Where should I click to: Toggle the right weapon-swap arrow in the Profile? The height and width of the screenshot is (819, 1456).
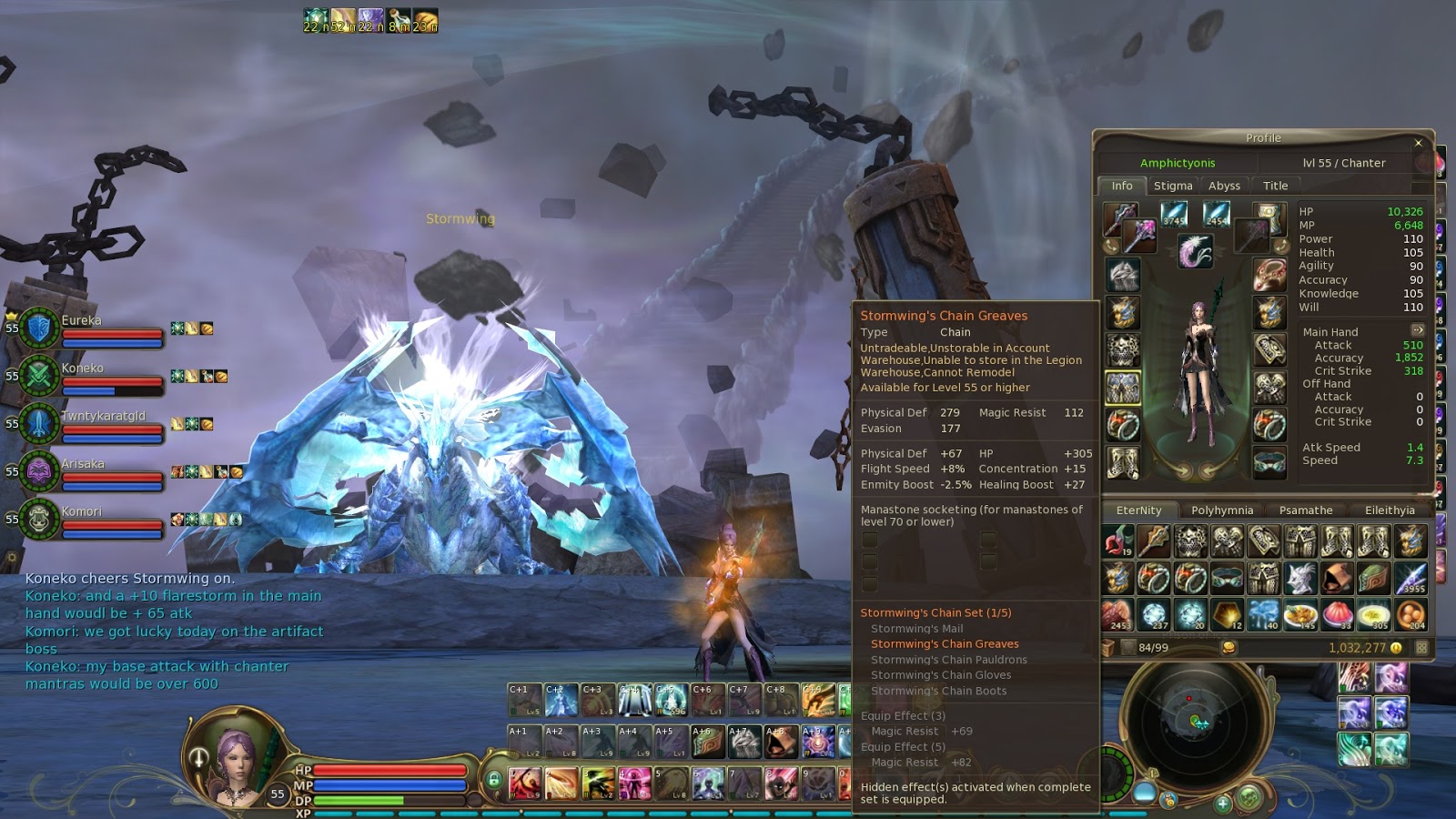click(1208, 469)
